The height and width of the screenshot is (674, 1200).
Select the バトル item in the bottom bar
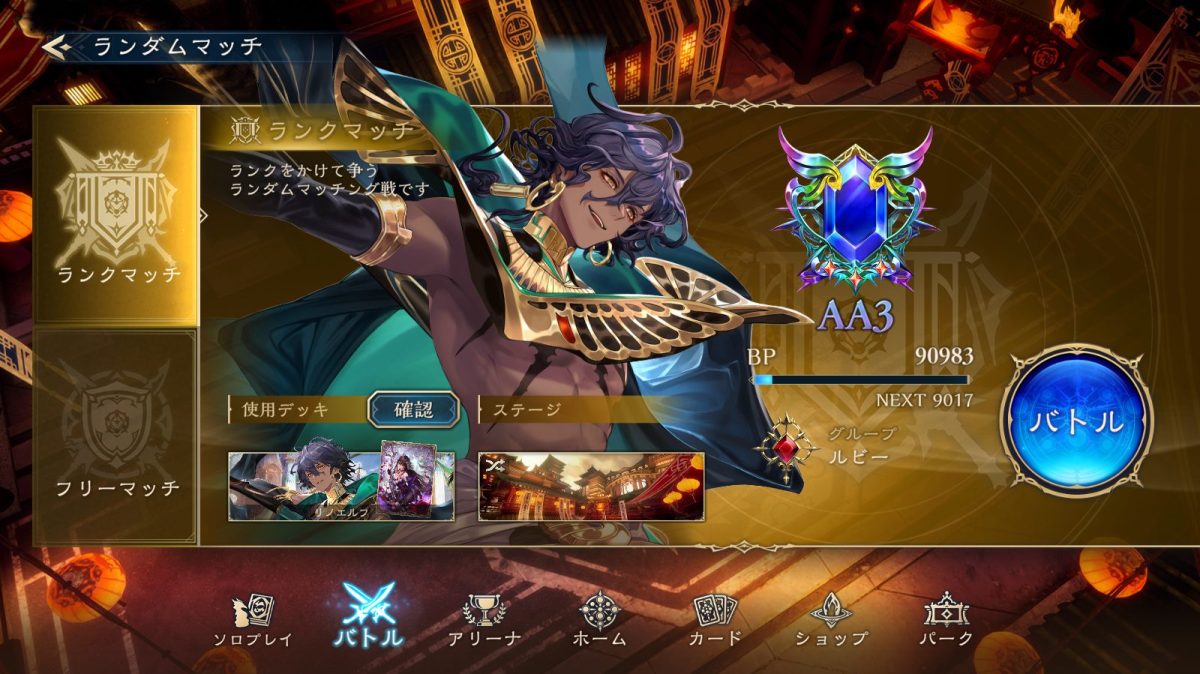pyautogui.click(x=369, y=615)
